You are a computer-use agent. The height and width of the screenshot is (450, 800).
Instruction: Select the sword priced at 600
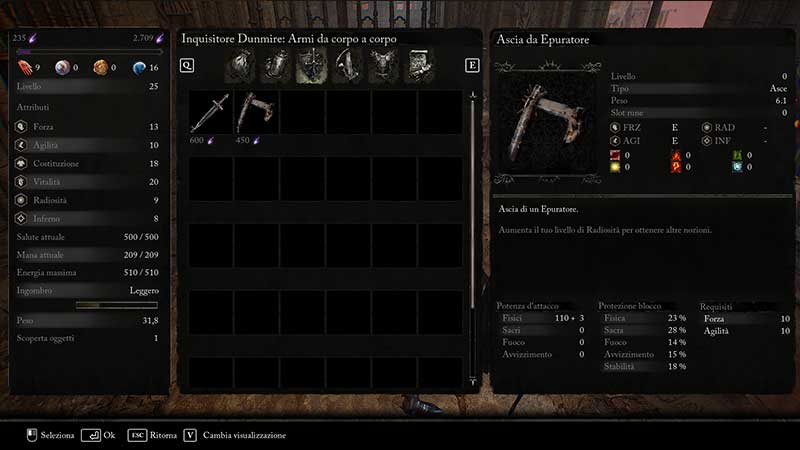(211, 112)
